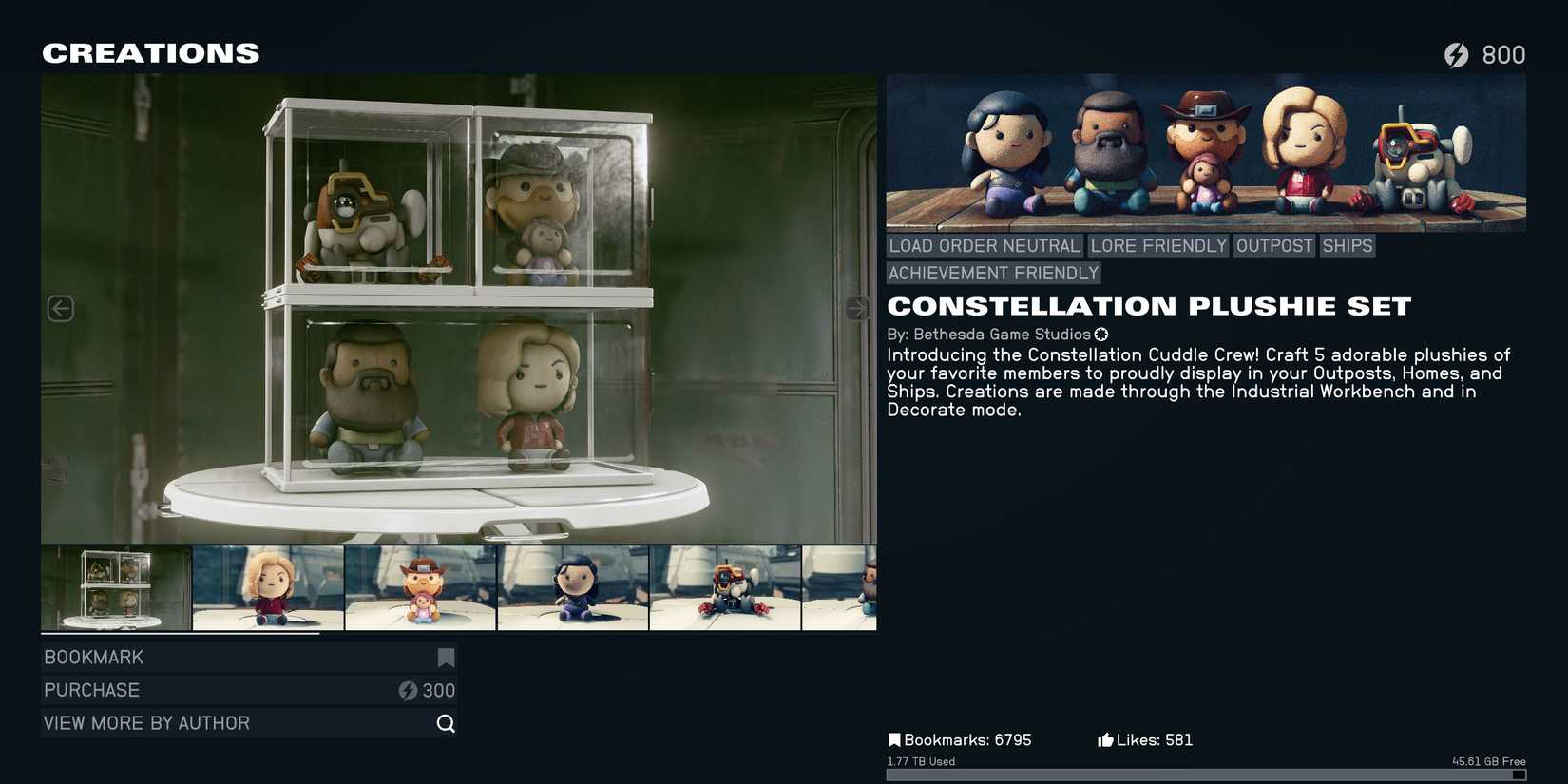Screen dimensions: 1568x784
Task: Click the bookmark flag icon on BOOKMARK row
Action: [x=445, y=656]
